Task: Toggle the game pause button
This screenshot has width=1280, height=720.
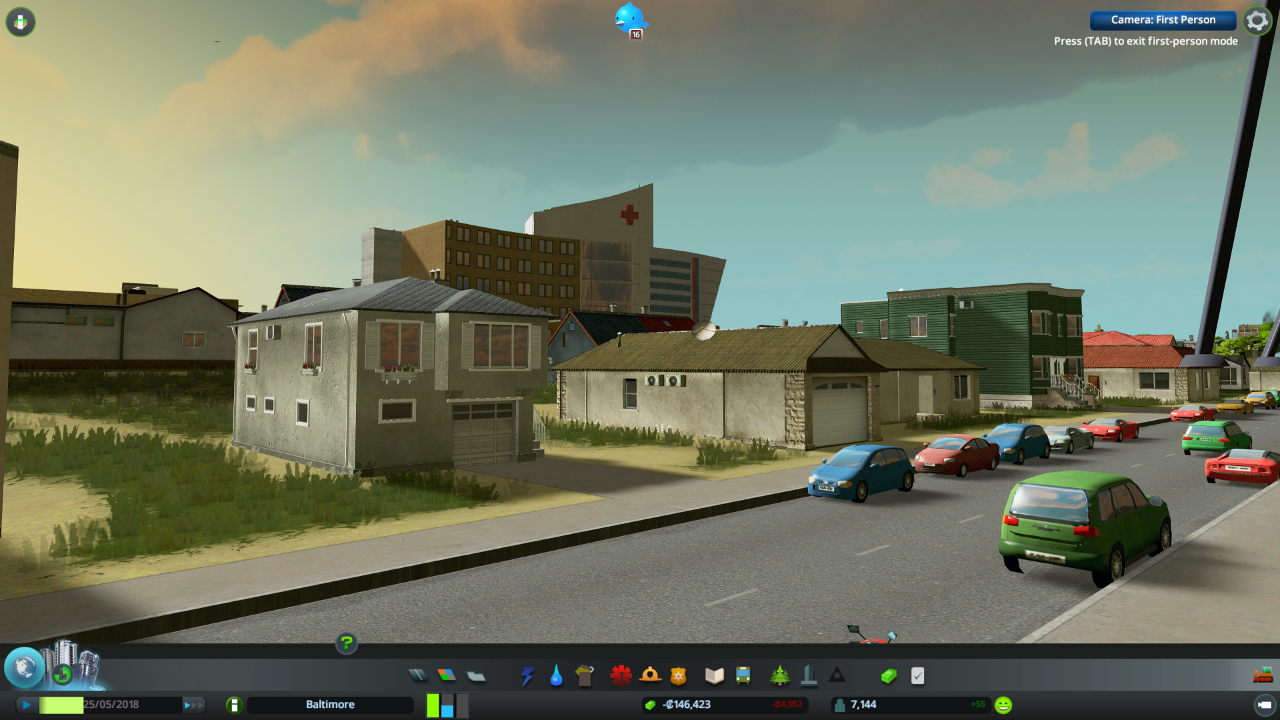Action: [x=27, y=704]
